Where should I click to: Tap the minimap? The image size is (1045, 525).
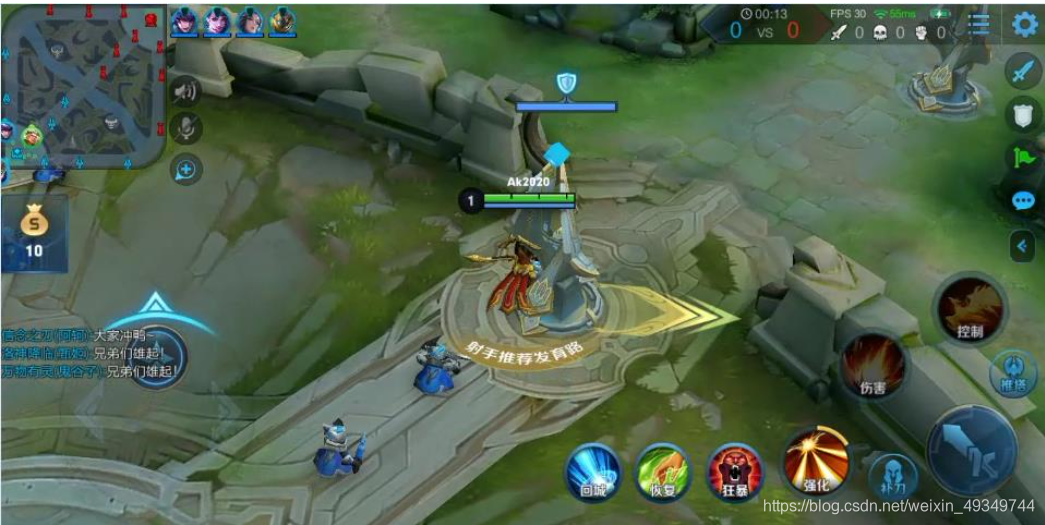pyautogui.click(x=83, y=85)
